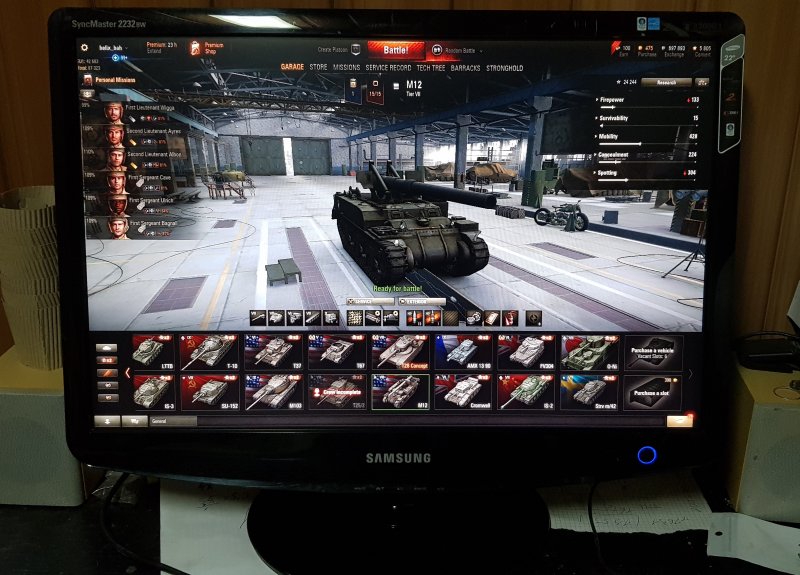Click the Purchase a slot tile

(652, 392)
